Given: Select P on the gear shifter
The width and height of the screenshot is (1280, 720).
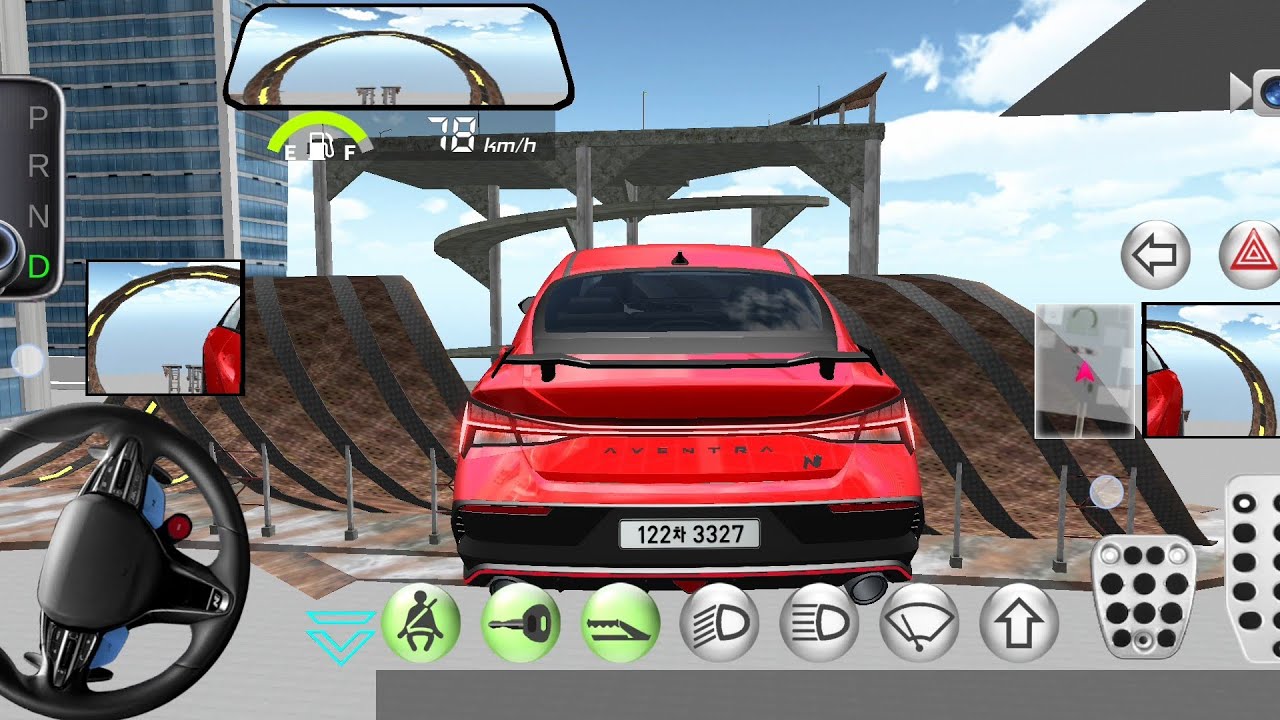Looking at the screenshot, I should [x=39, y=119].
